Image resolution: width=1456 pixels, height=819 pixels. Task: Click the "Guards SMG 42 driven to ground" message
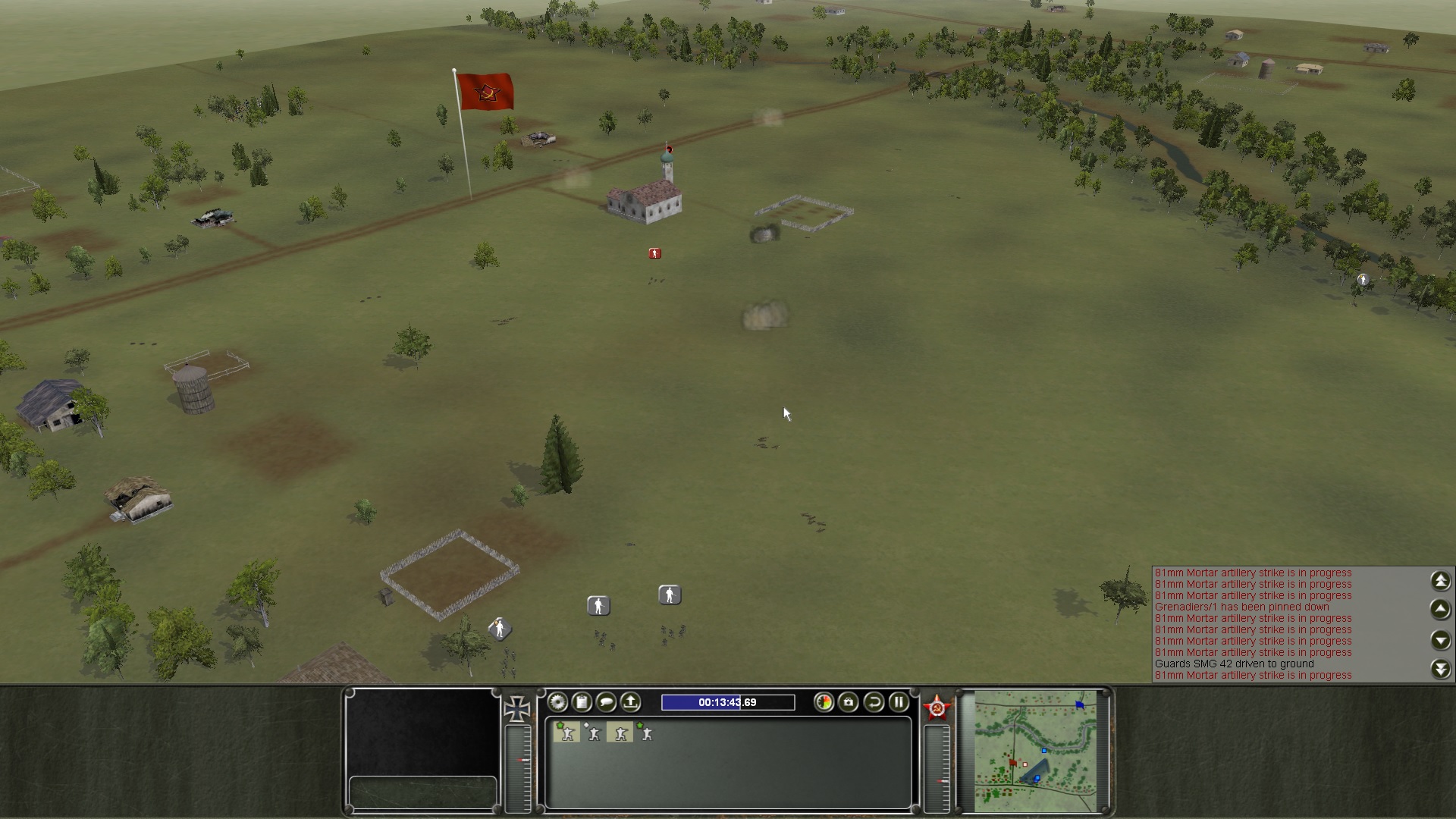tap(1234, 664)
